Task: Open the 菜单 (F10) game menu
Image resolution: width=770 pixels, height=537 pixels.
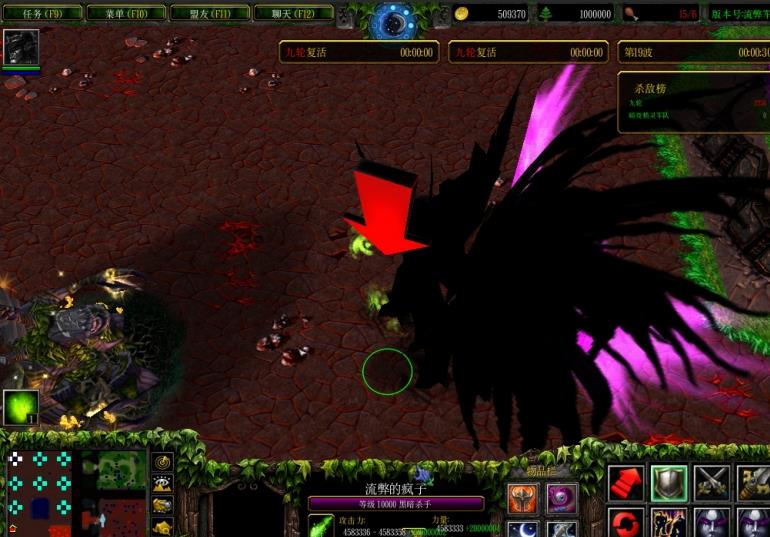Action: click(x=124, y=13)
